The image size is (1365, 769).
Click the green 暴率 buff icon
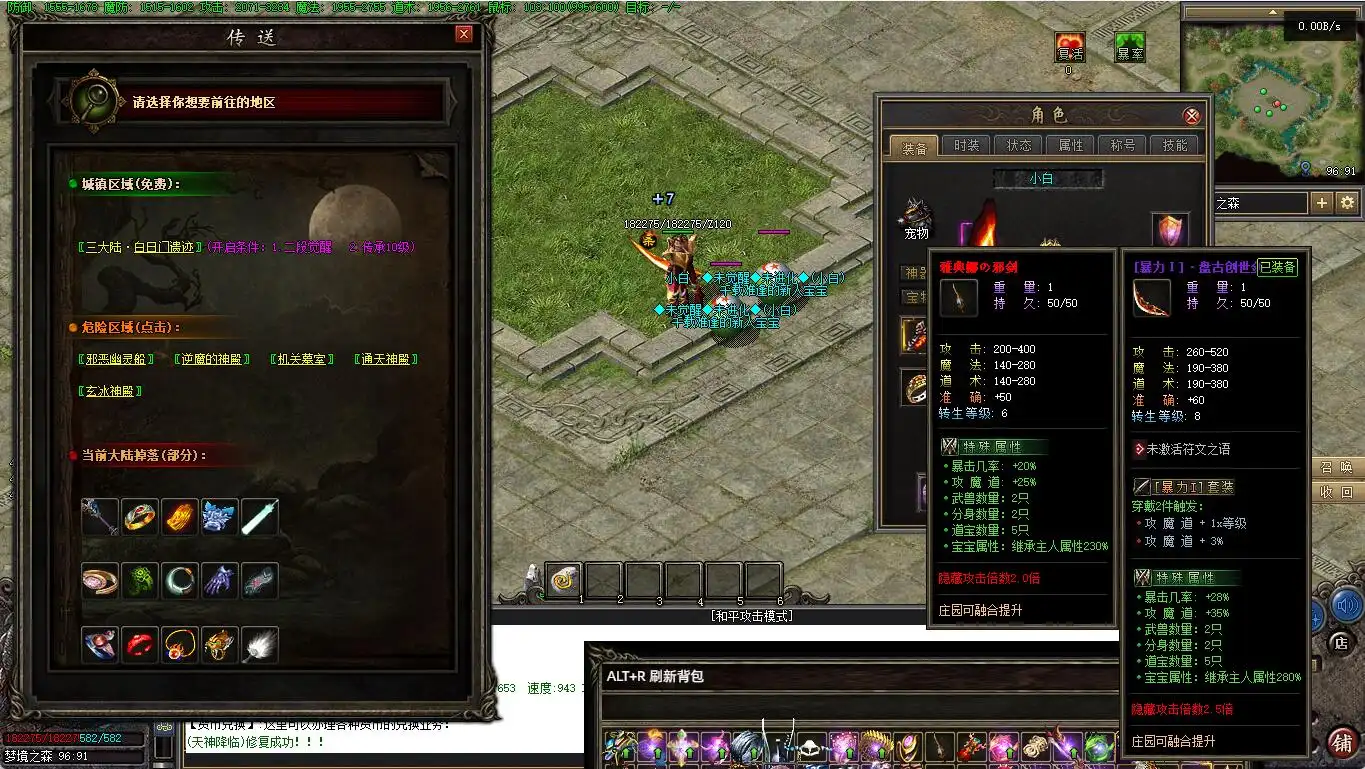pyautogui.click(x=1130, y=47)
